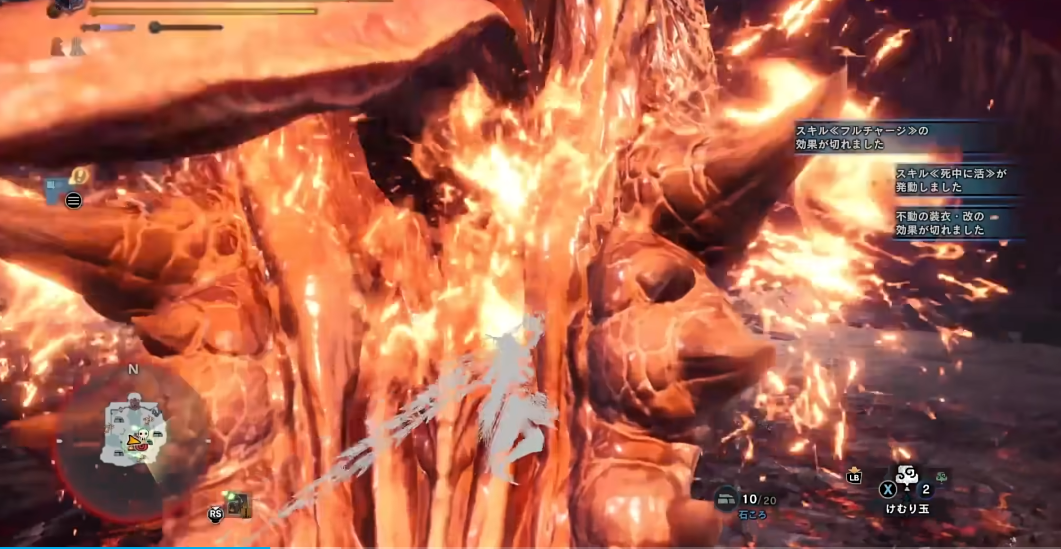Image resolution: width=1061 pixels, height=549 pixels.
Task: Click the stone slinger ammo icon
Action: [x=725, y=497]
